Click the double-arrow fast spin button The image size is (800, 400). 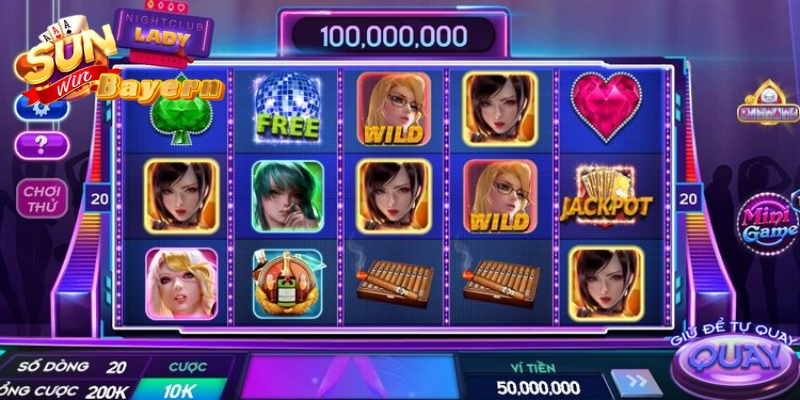click(x=635, y=384)
